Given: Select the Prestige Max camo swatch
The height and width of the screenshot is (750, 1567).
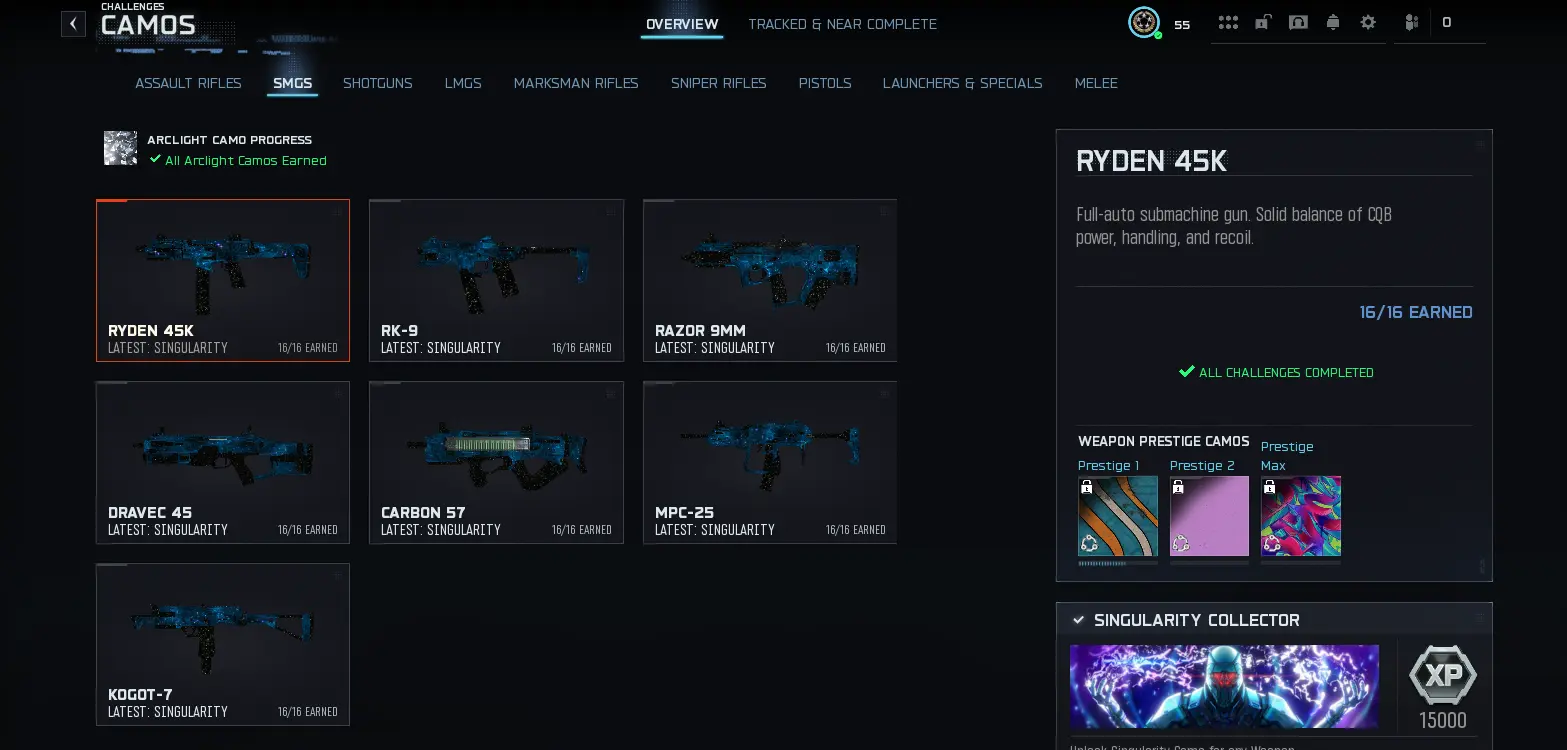Looking at the screenshot, I should pyautogui.click(x=1300, y=515).
